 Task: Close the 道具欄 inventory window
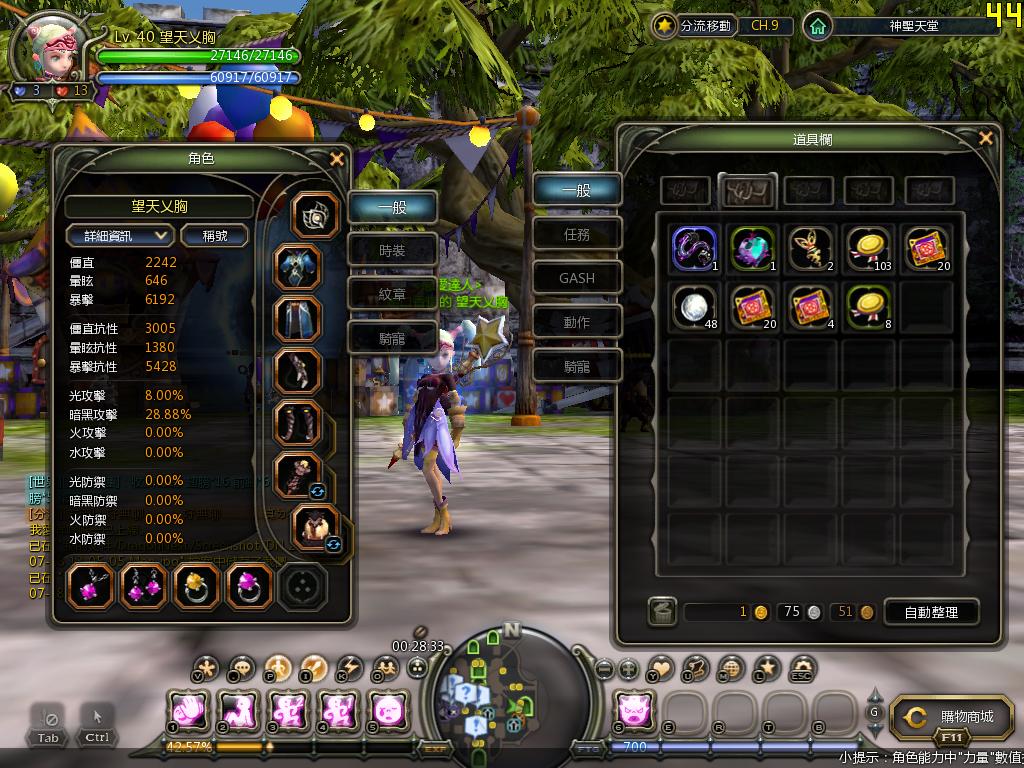point(986,139)
